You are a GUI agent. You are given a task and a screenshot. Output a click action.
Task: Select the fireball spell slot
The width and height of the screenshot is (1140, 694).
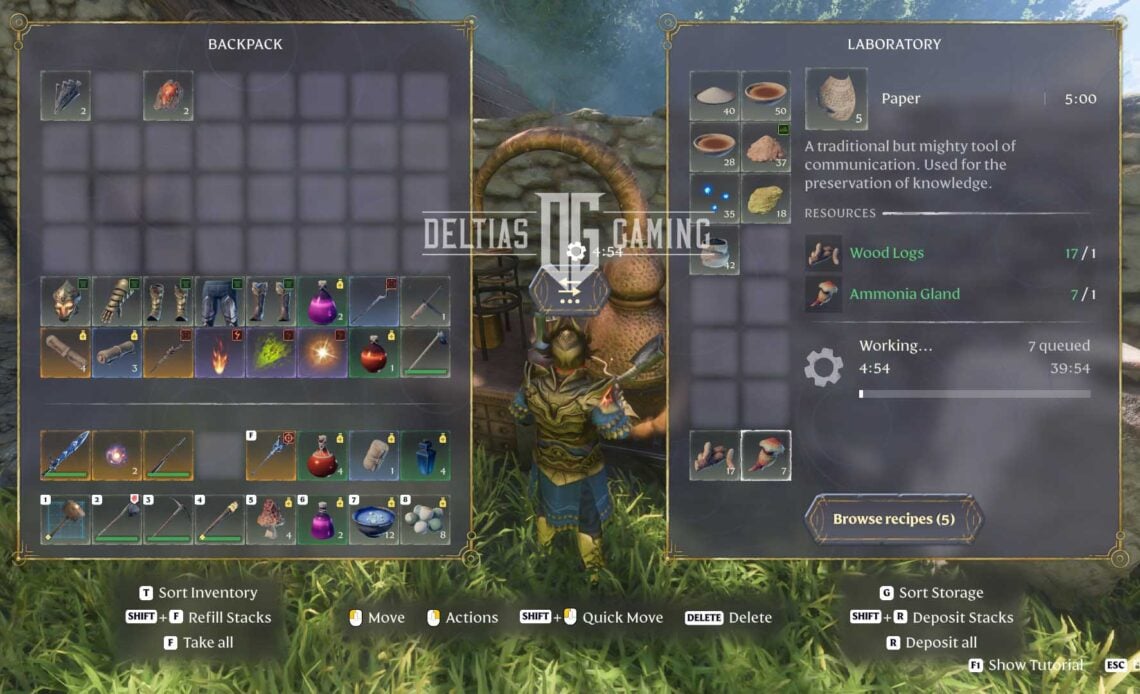[x=220, y=353]
